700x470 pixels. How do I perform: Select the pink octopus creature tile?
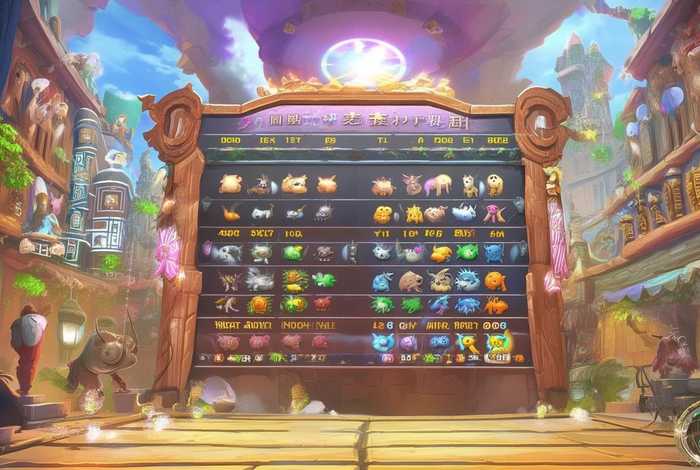tap(493, 212)
